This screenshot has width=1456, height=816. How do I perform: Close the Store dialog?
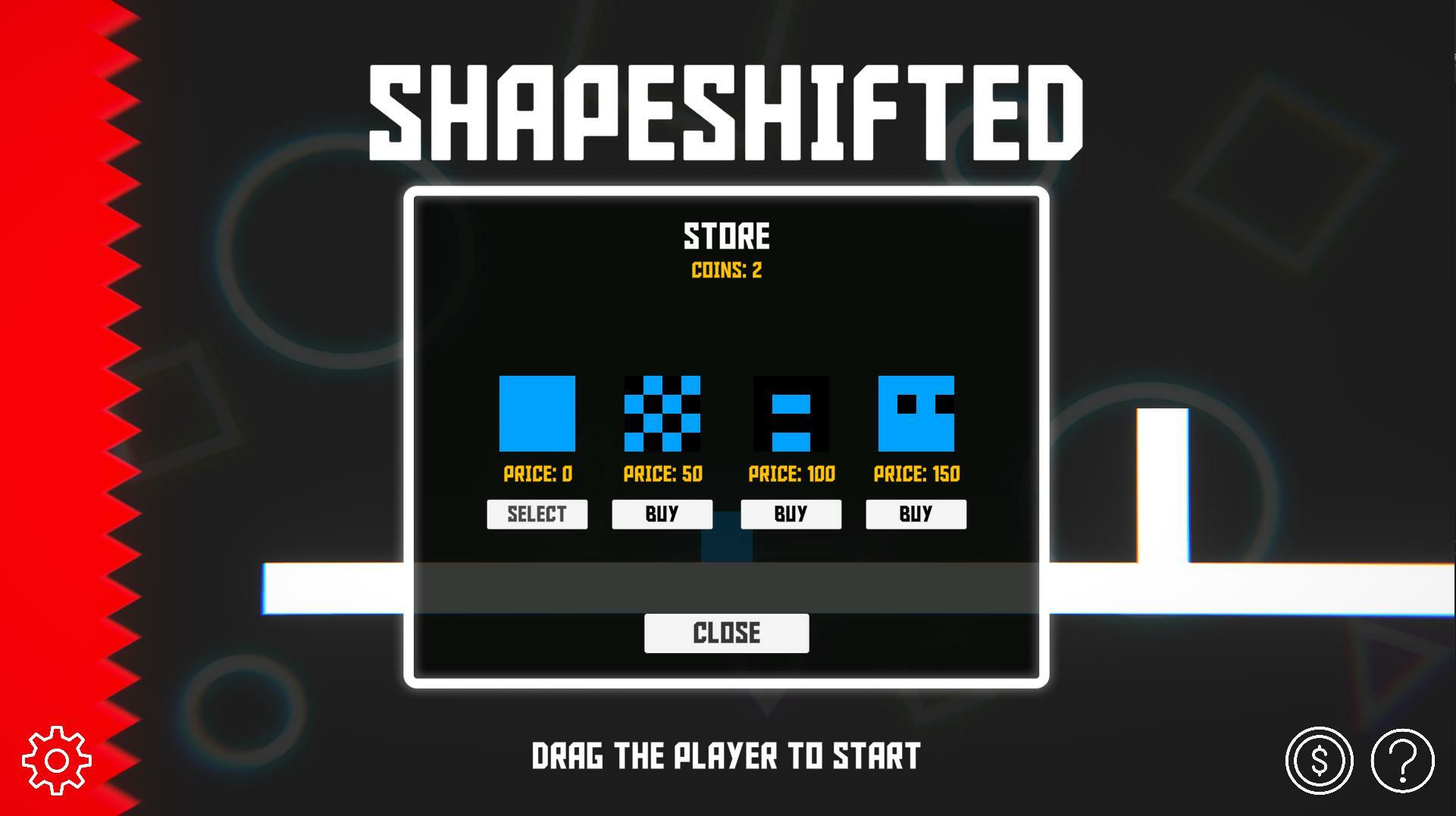[725, 632]
